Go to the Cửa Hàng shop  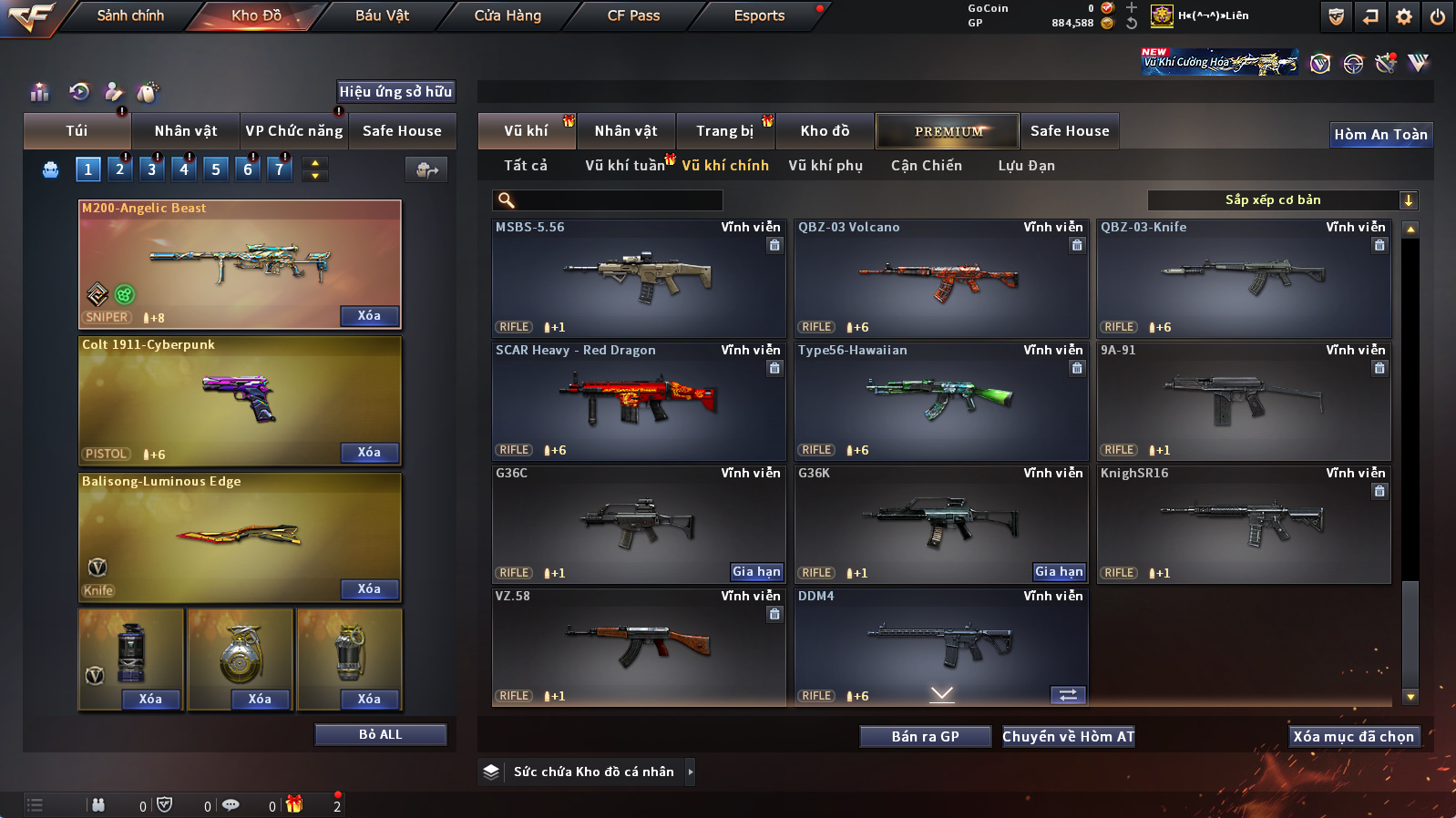(x=508, y=15)
